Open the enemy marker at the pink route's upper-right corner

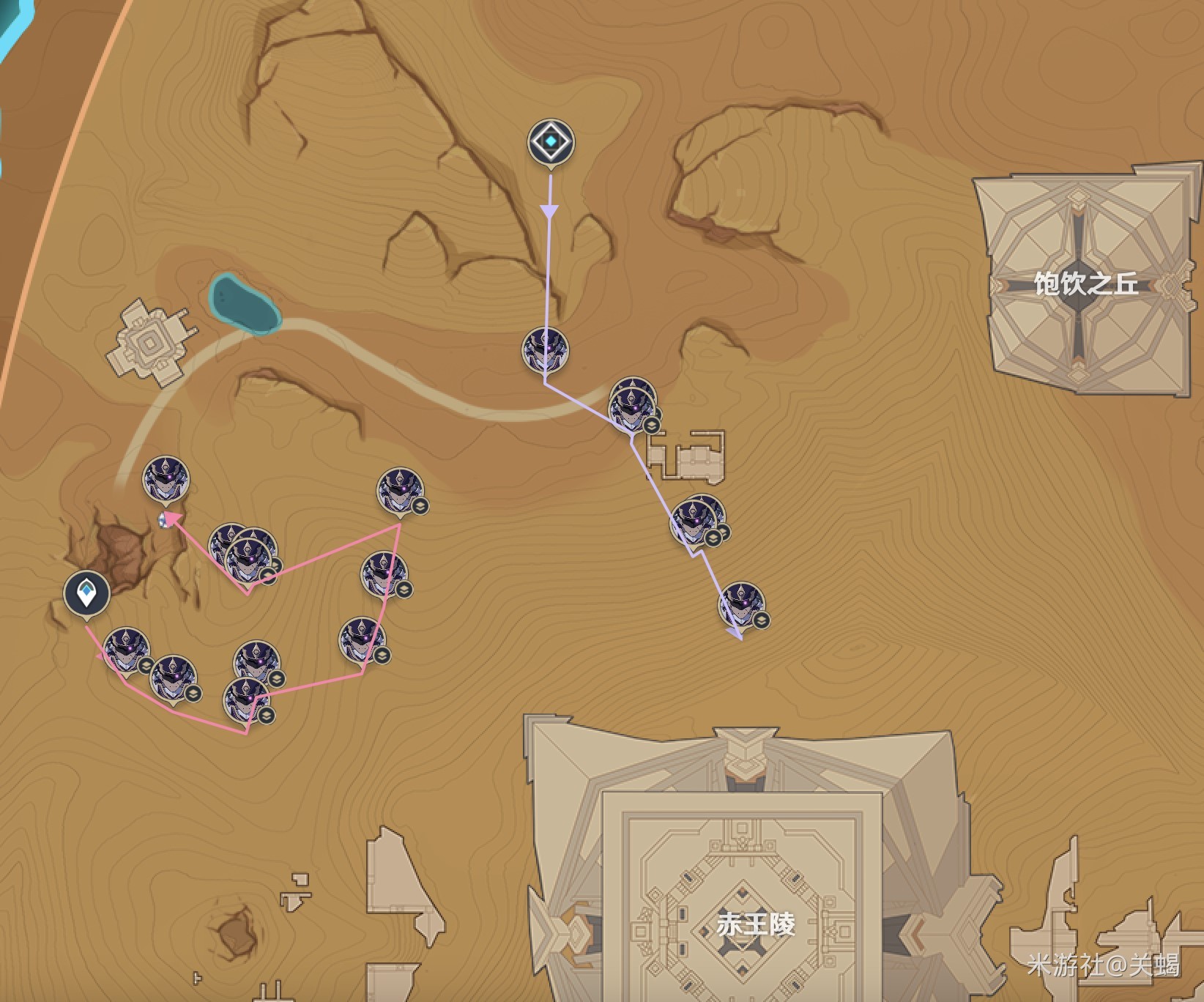pos(400,491)
